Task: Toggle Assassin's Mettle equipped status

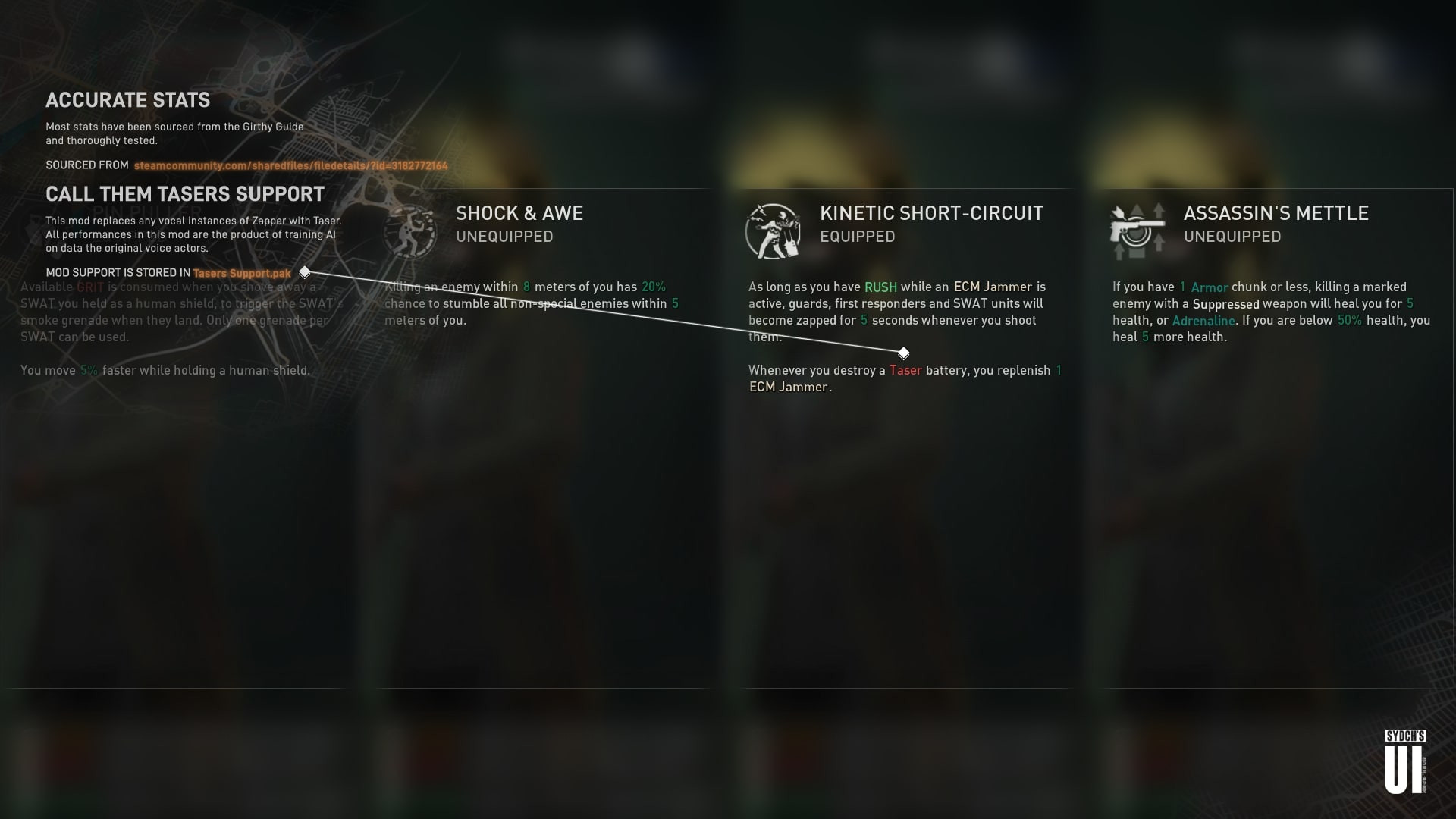Action: pos(1233,237)
